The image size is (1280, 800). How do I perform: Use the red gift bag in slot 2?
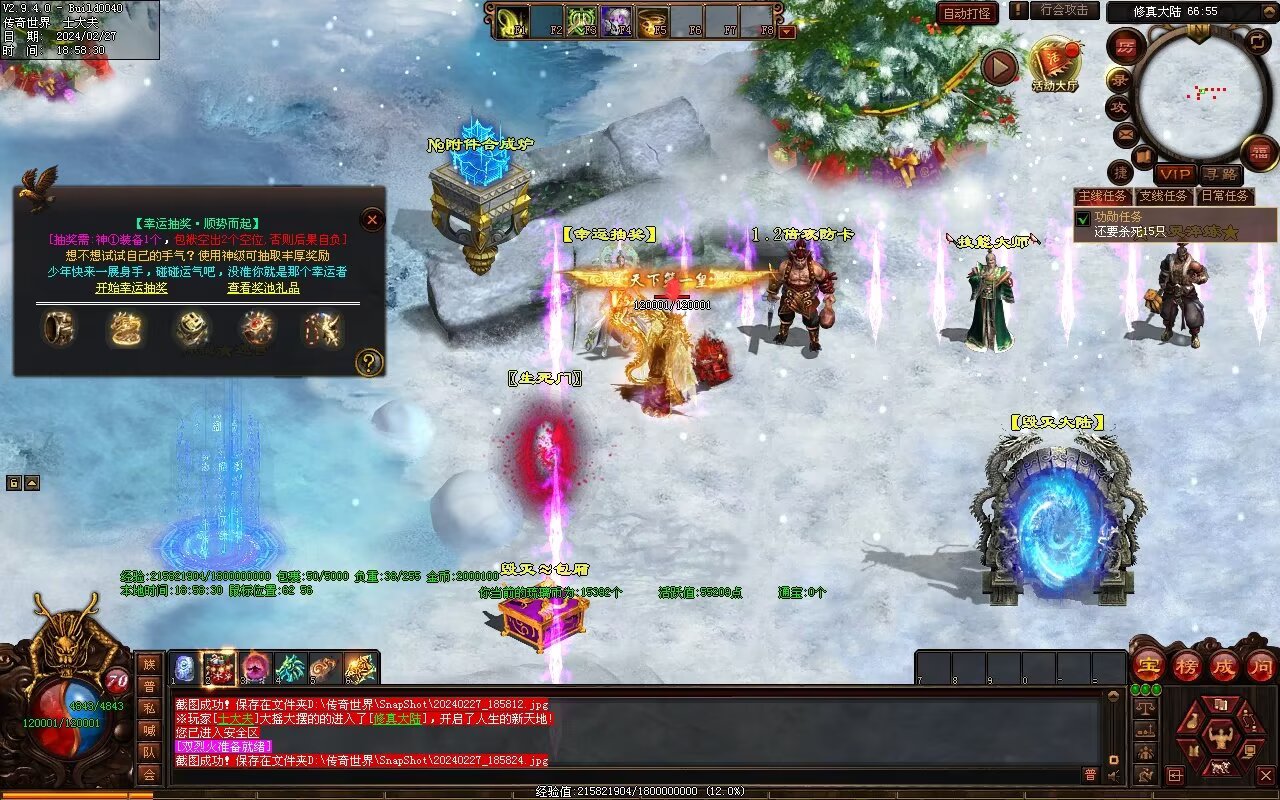pyautogui.click(x=219, y=668)
